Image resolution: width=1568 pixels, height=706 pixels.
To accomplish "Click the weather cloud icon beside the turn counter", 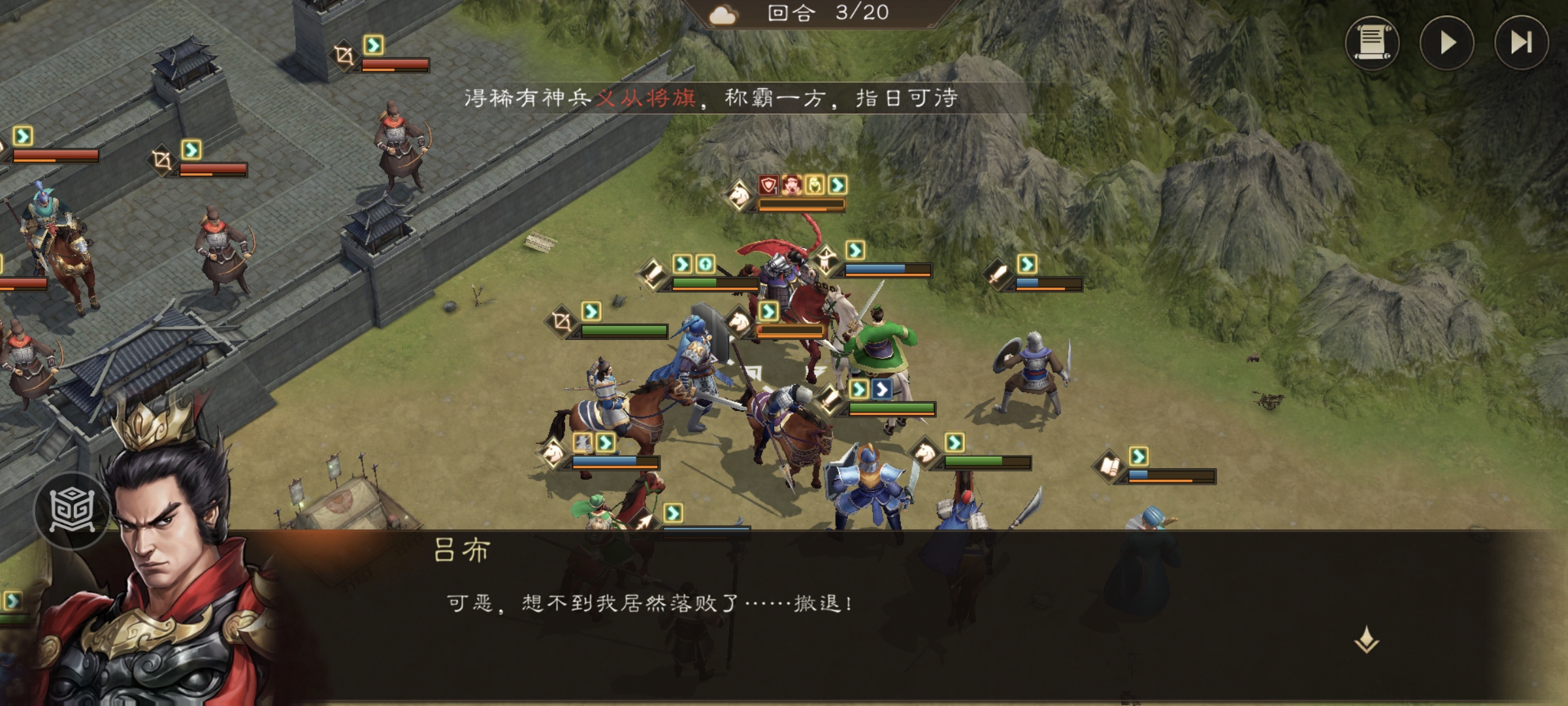I will tap(721, 15).
